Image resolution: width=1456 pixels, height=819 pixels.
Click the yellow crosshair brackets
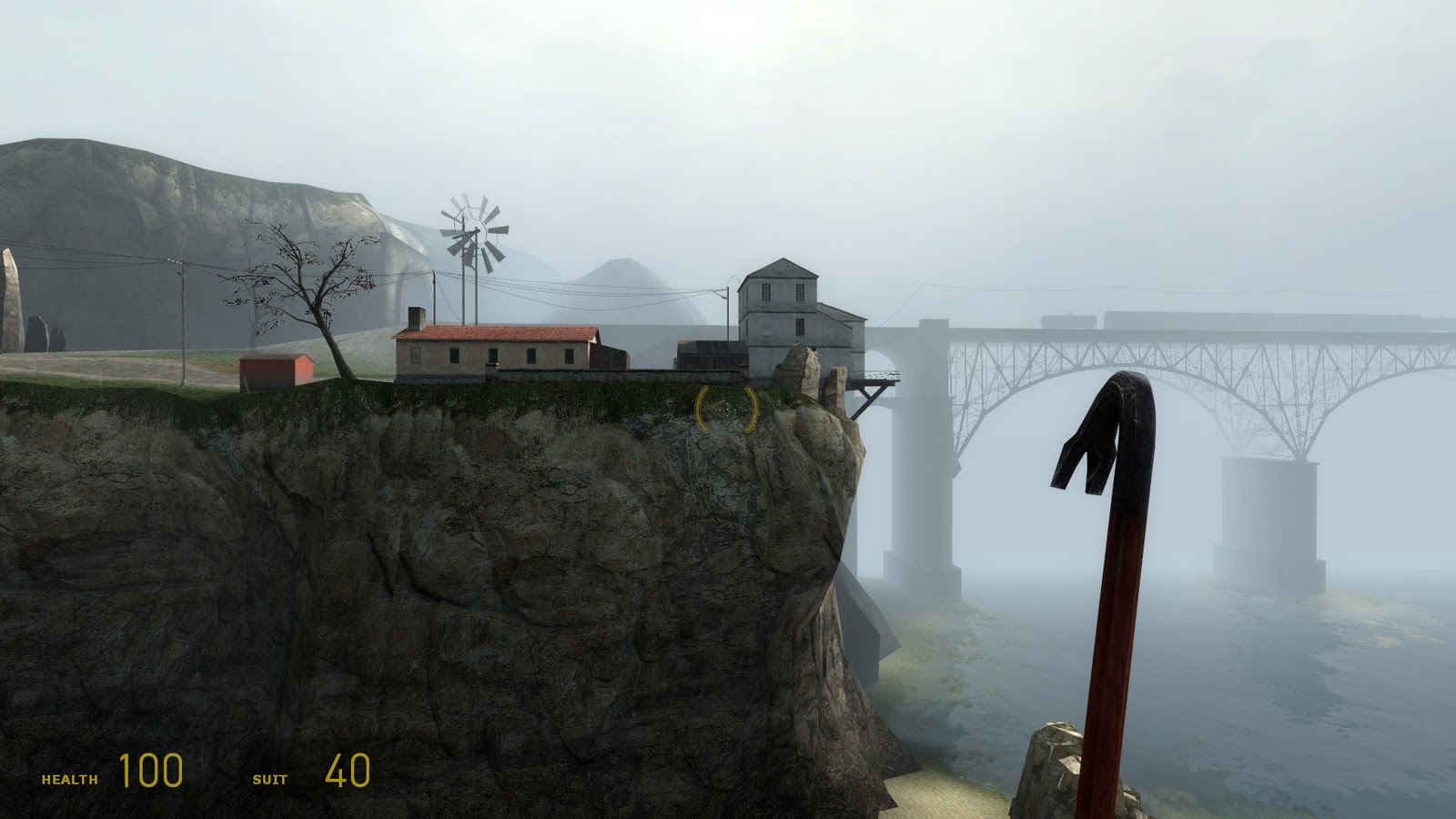pyautogui.click(x=726, y=409)
